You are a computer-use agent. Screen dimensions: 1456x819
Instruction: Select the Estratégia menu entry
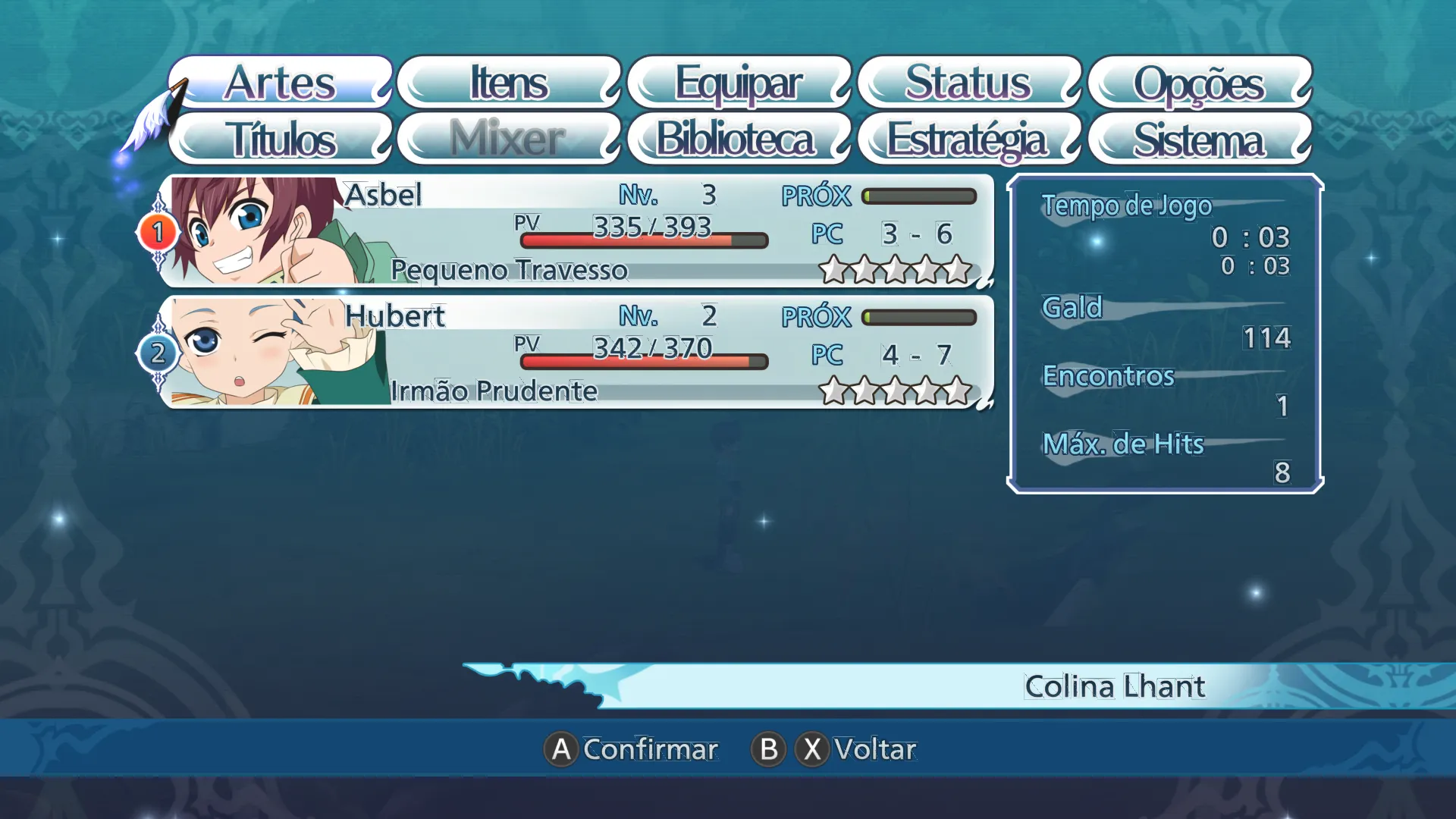968,140
